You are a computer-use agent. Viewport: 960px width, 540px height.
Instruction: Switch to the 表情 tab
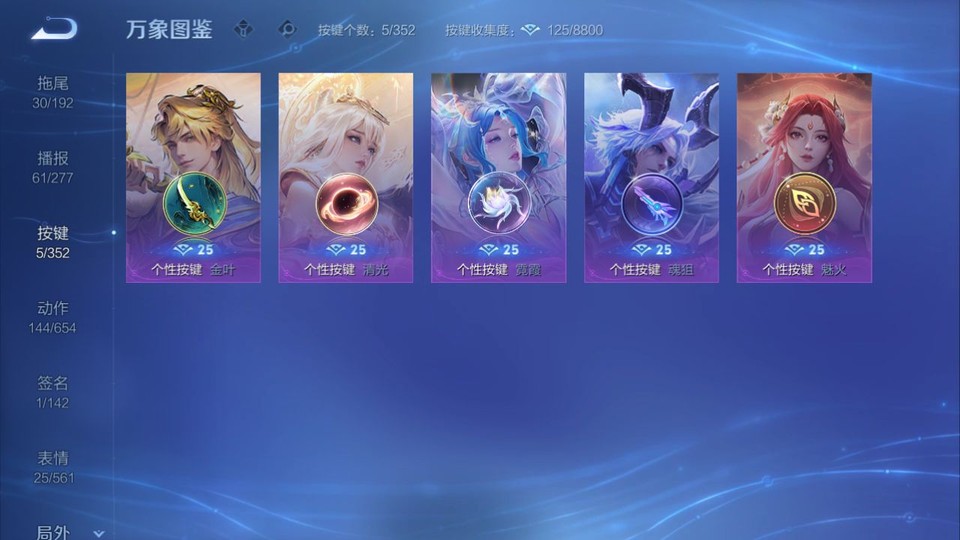pos(53,467)
